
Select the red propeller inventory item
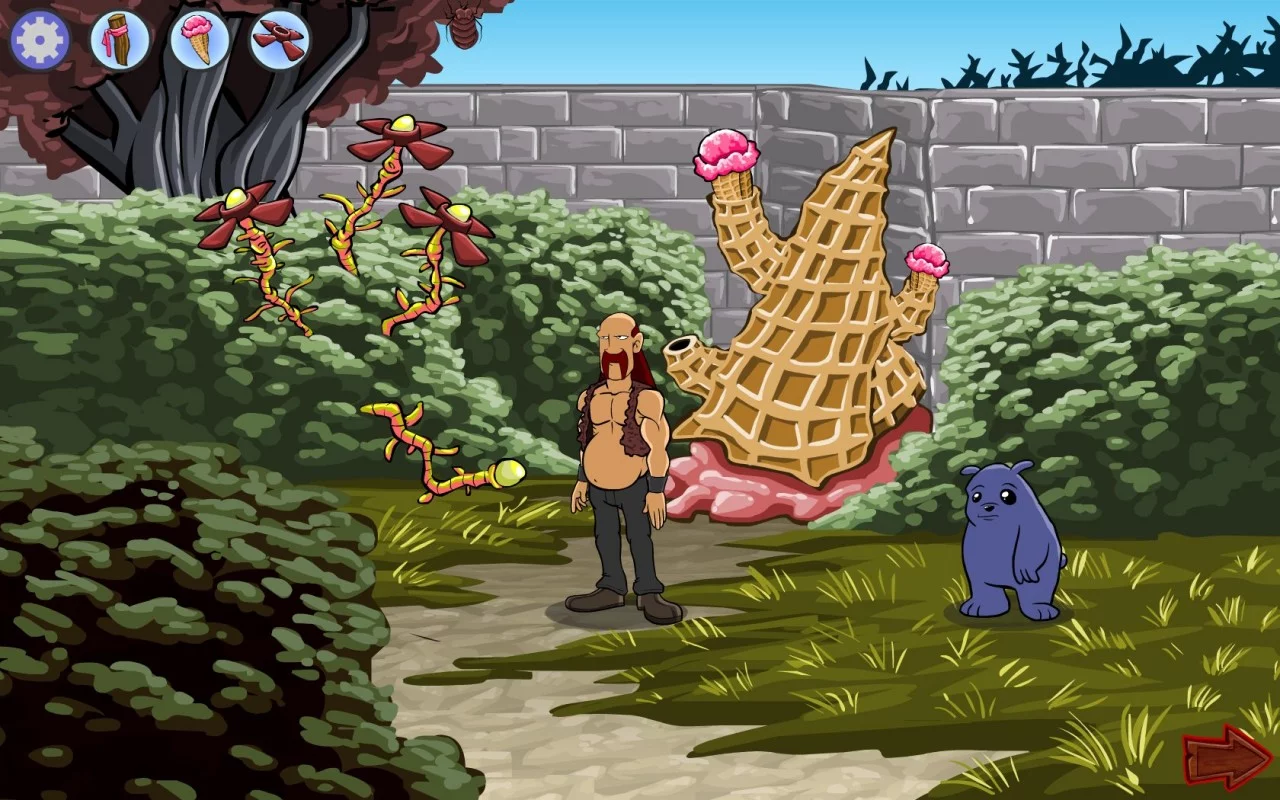[281, 38]
